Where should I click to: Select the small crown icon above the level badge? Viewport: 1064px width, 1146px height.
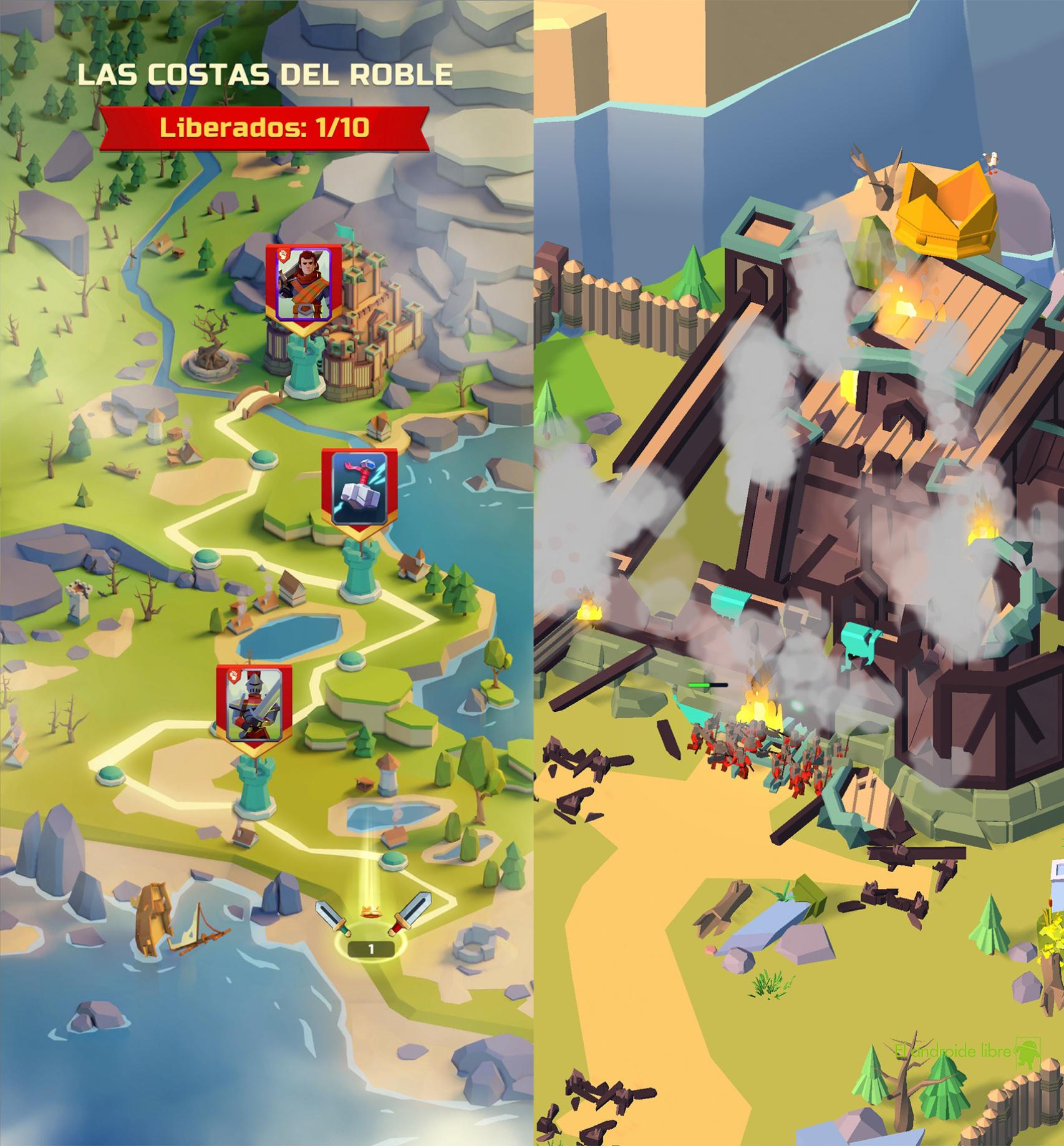pos(371,910)
